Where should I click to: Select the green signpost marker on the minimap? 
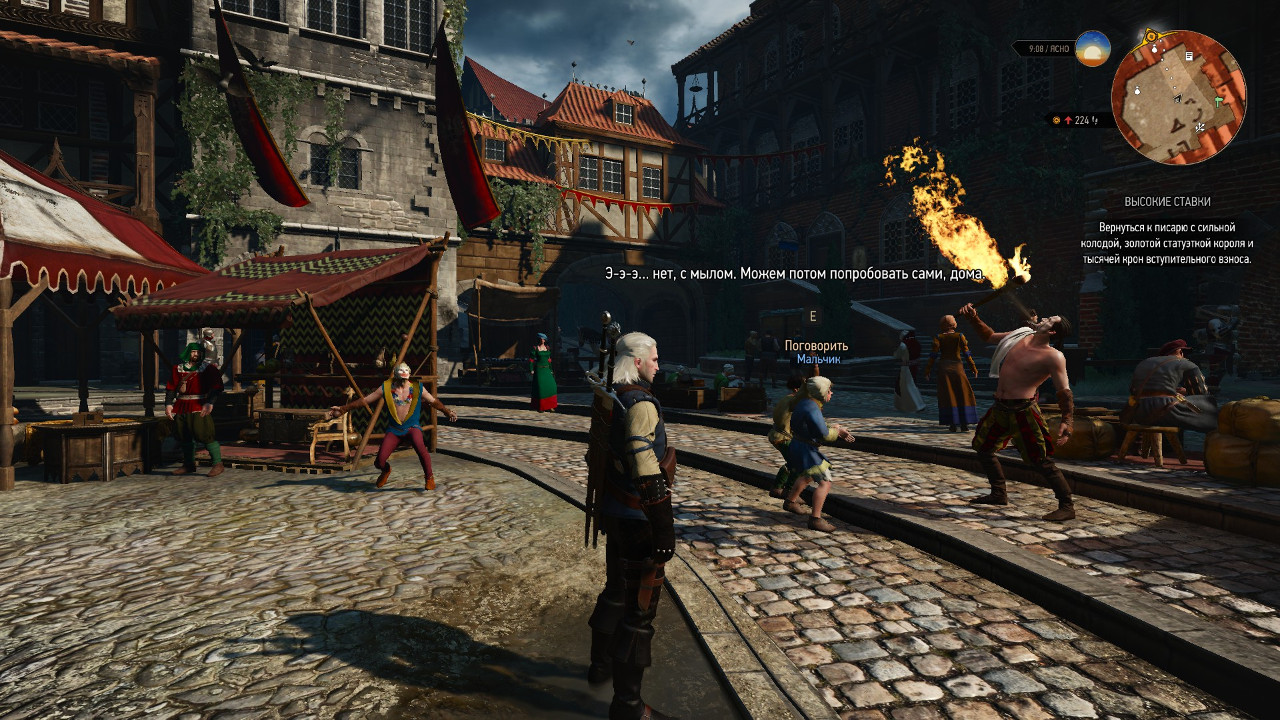[x=1219, y=101]
